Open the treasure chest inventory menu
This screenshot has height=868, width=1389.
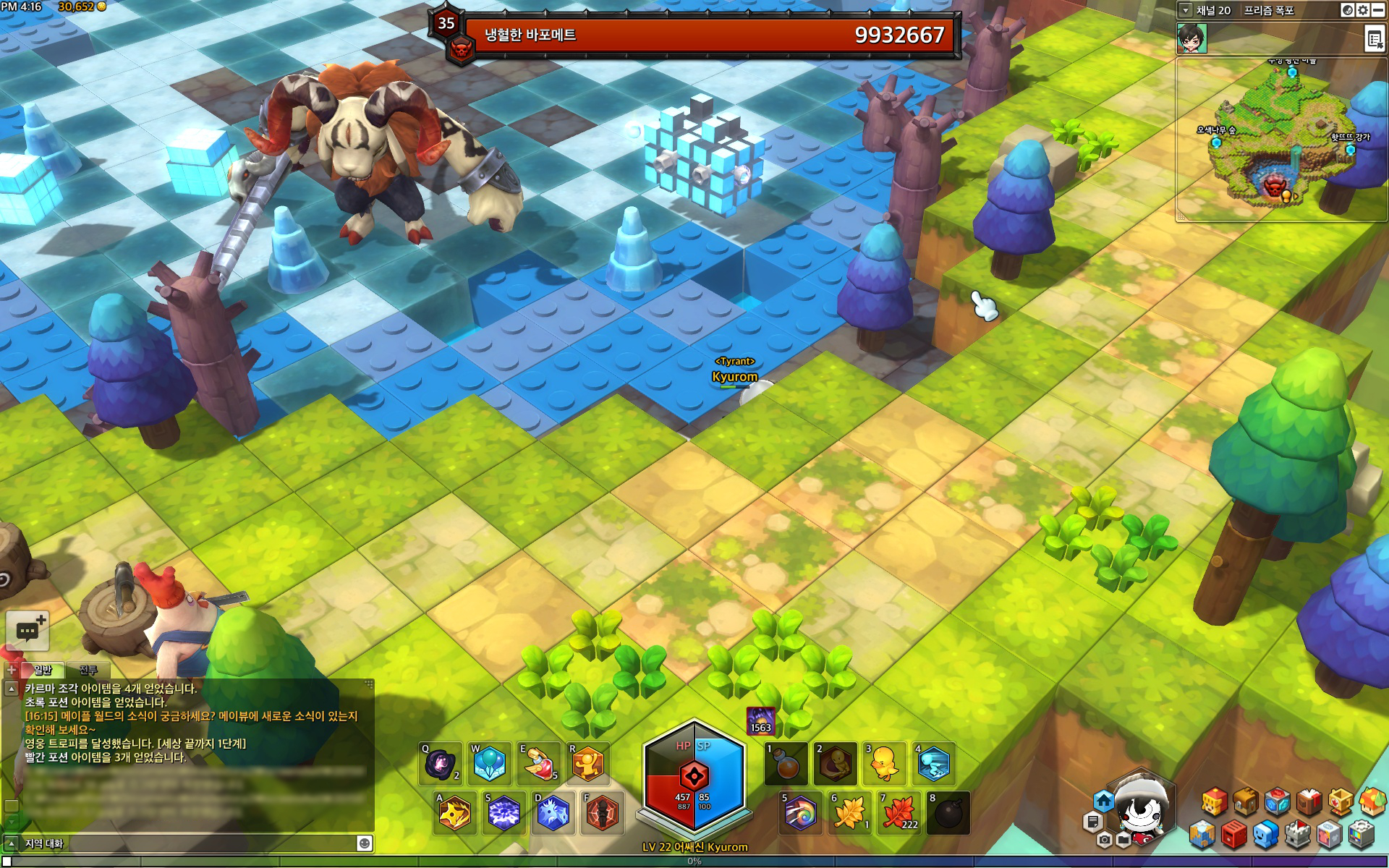(1245, 801)
